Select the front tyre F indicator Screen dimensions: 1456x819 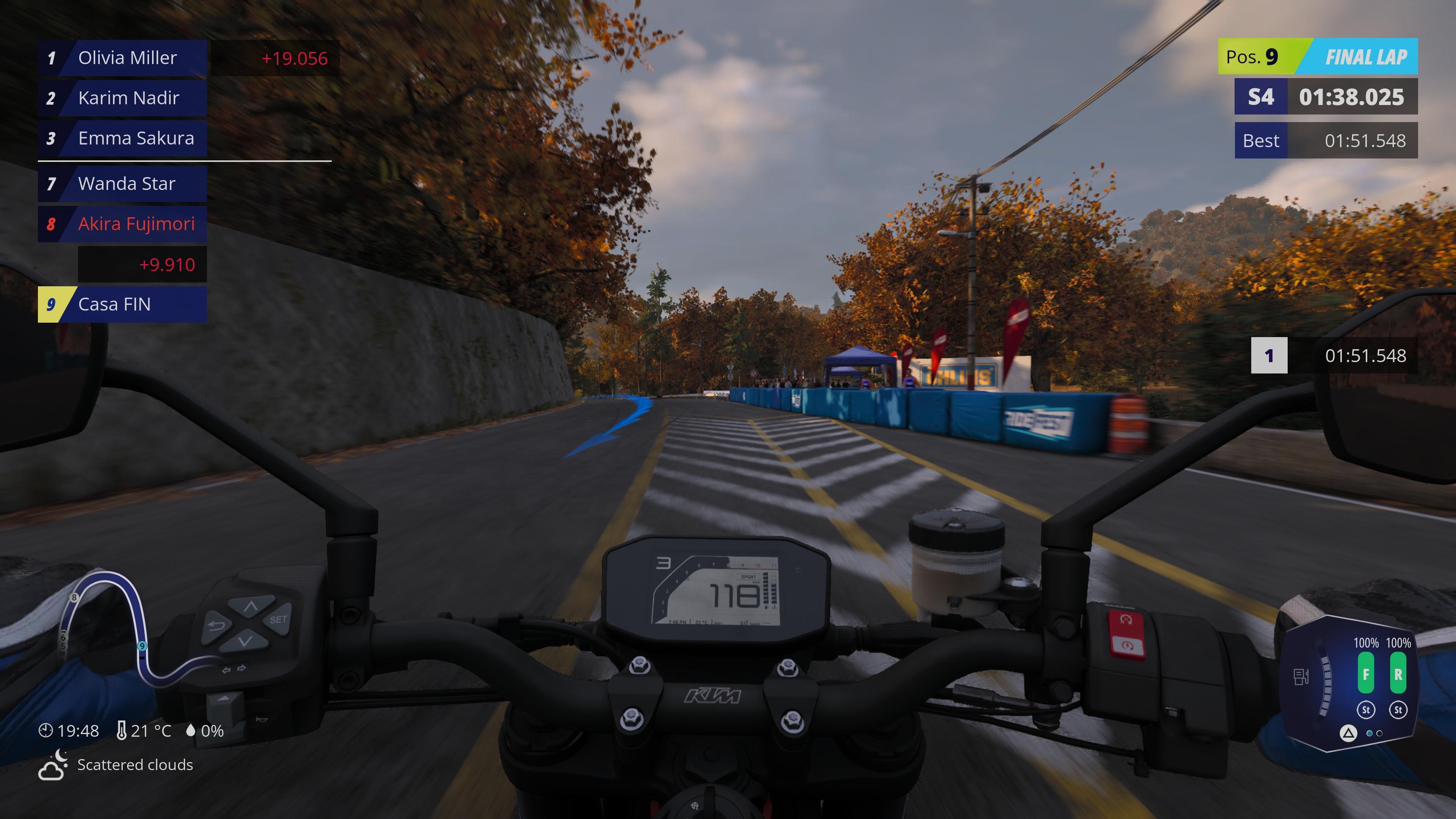(1365, 673)
